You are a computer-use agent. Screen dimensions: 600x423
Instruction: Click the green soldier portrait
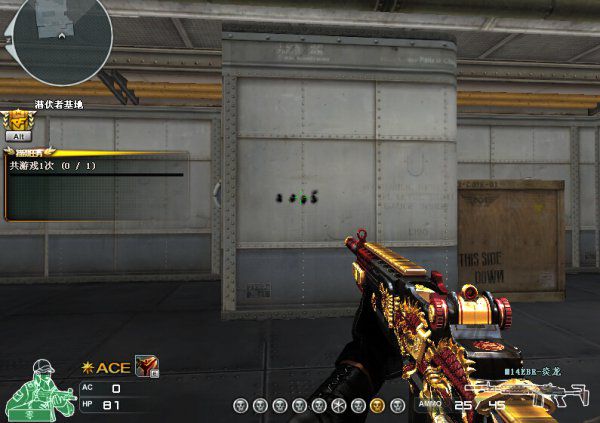click(x=36, y=391)
